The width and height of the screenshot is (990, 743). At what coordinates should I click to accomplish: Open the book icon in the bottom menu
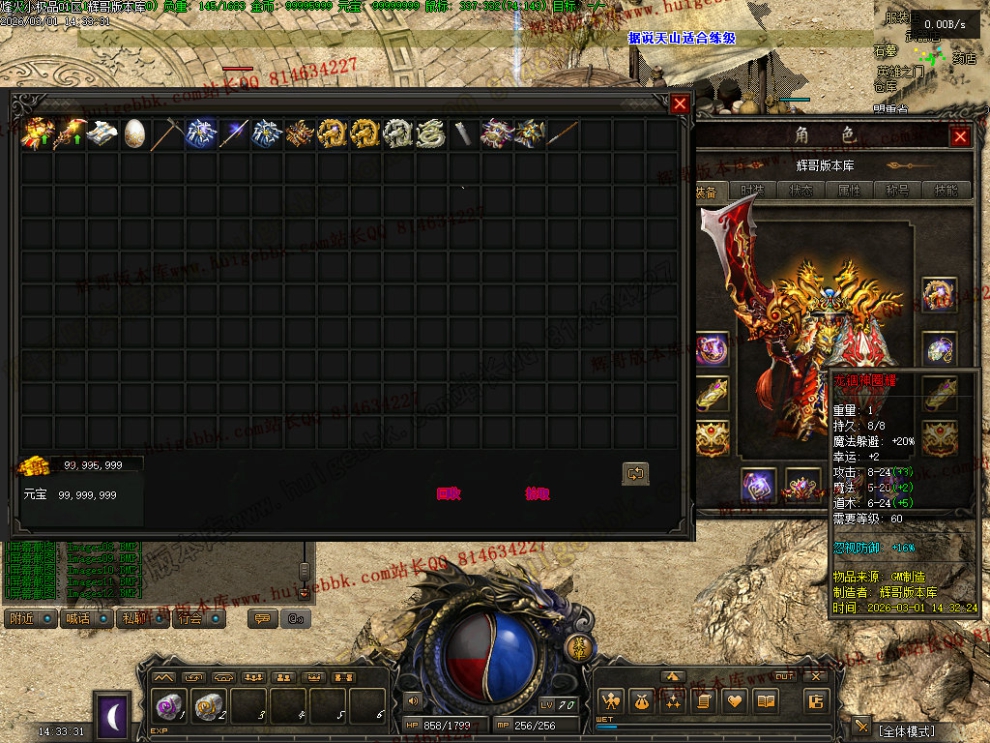(x=765, y=701)
